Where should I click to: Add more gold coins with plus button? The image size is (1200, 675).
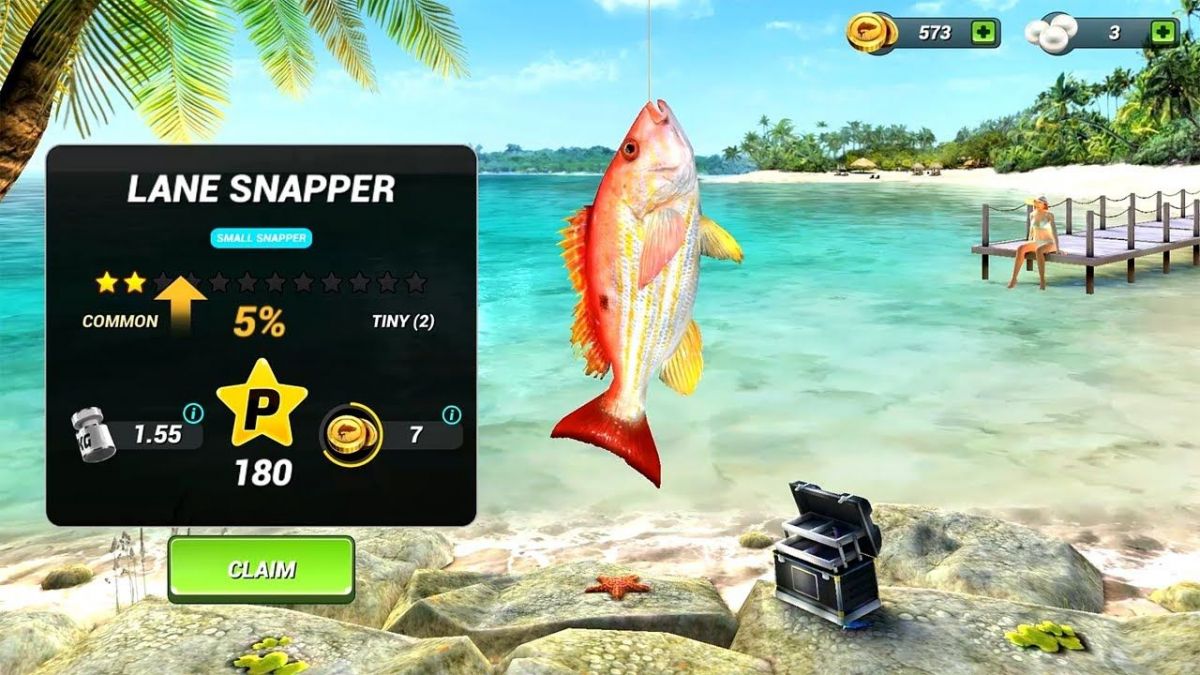click(984, 32)
